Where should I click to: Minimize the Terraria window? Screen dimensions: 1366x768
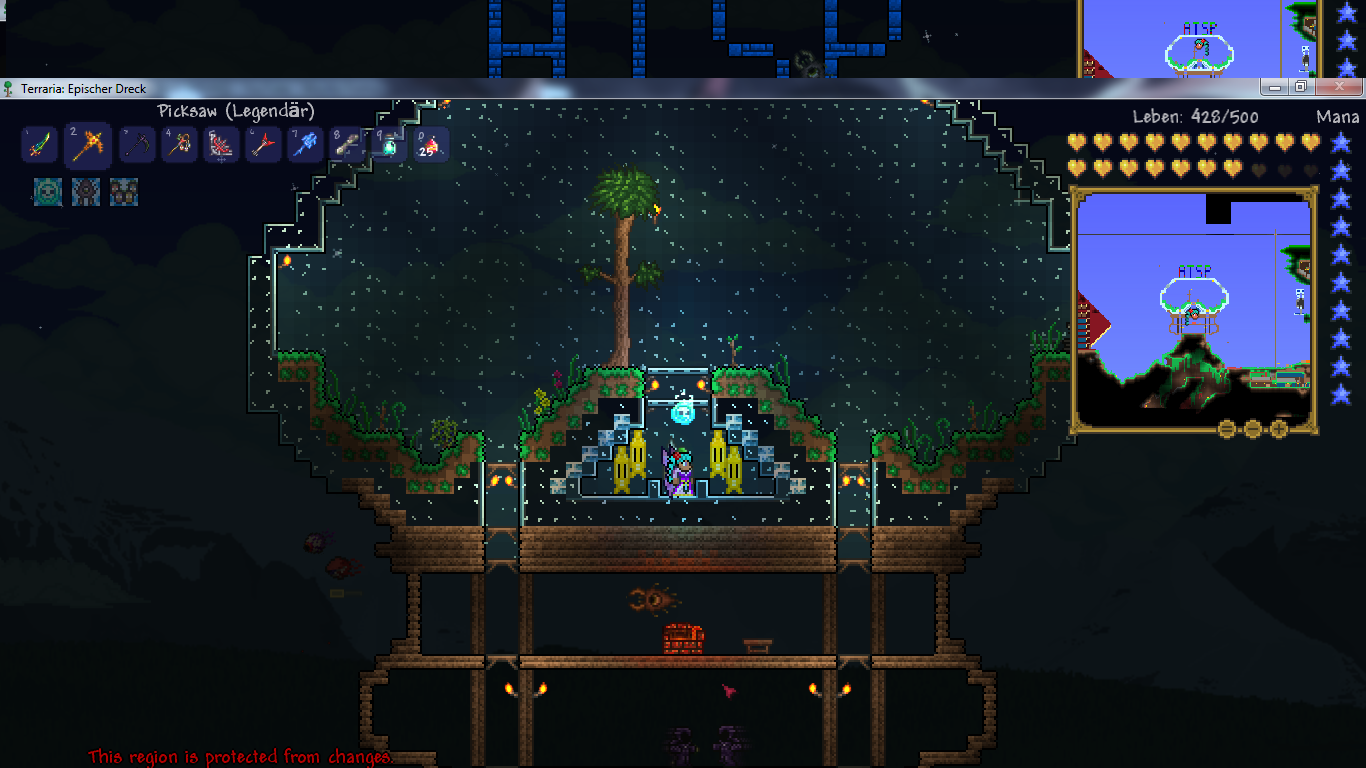pos(1273,87)
